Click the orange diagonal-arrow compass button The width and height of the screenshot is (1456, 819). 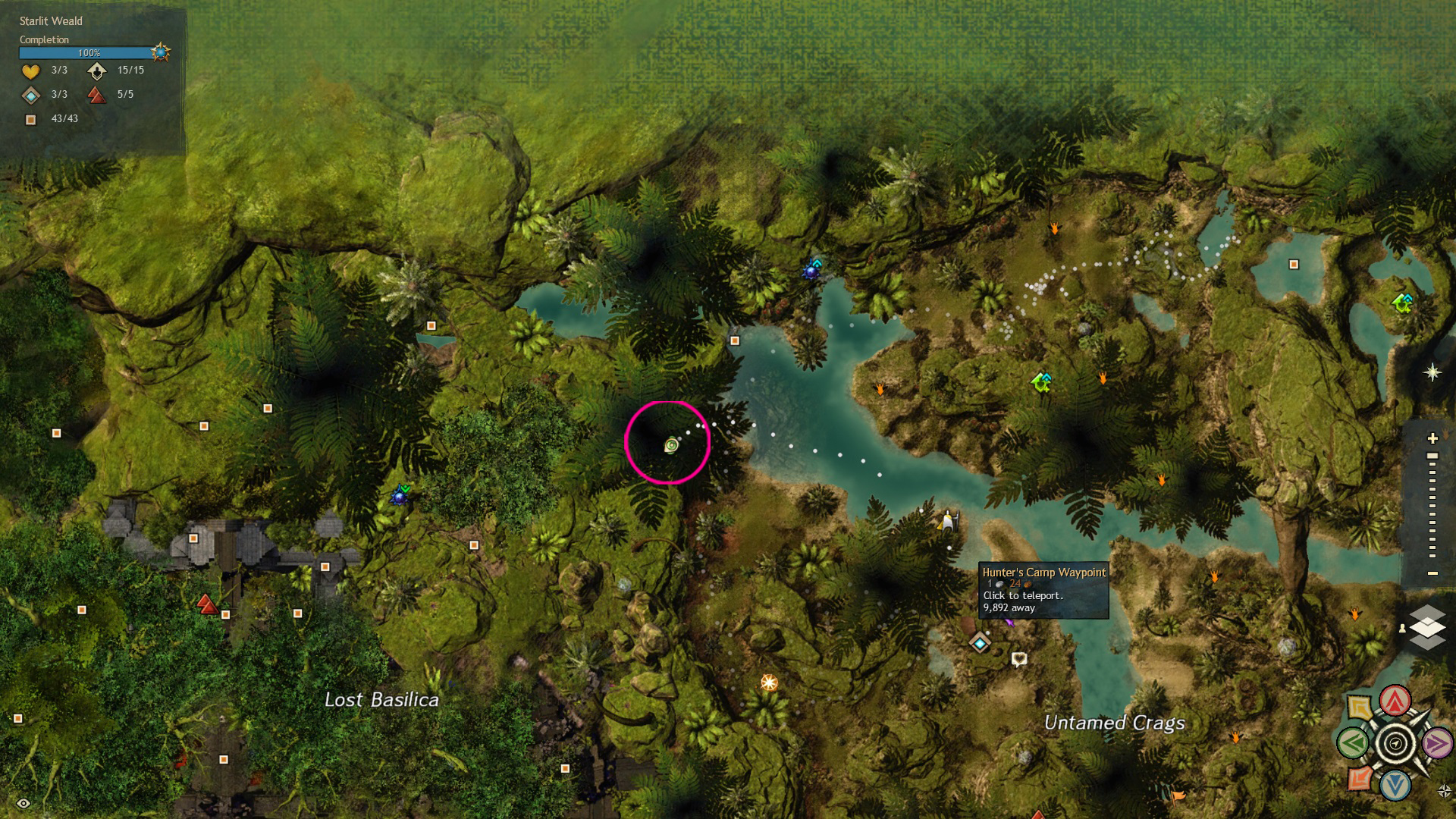click(1359, 779)
